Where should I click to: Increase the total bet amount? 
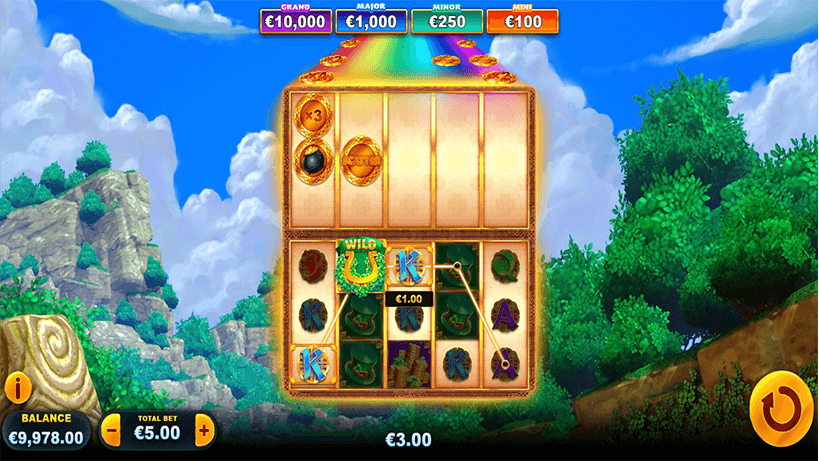click(204, 432)
